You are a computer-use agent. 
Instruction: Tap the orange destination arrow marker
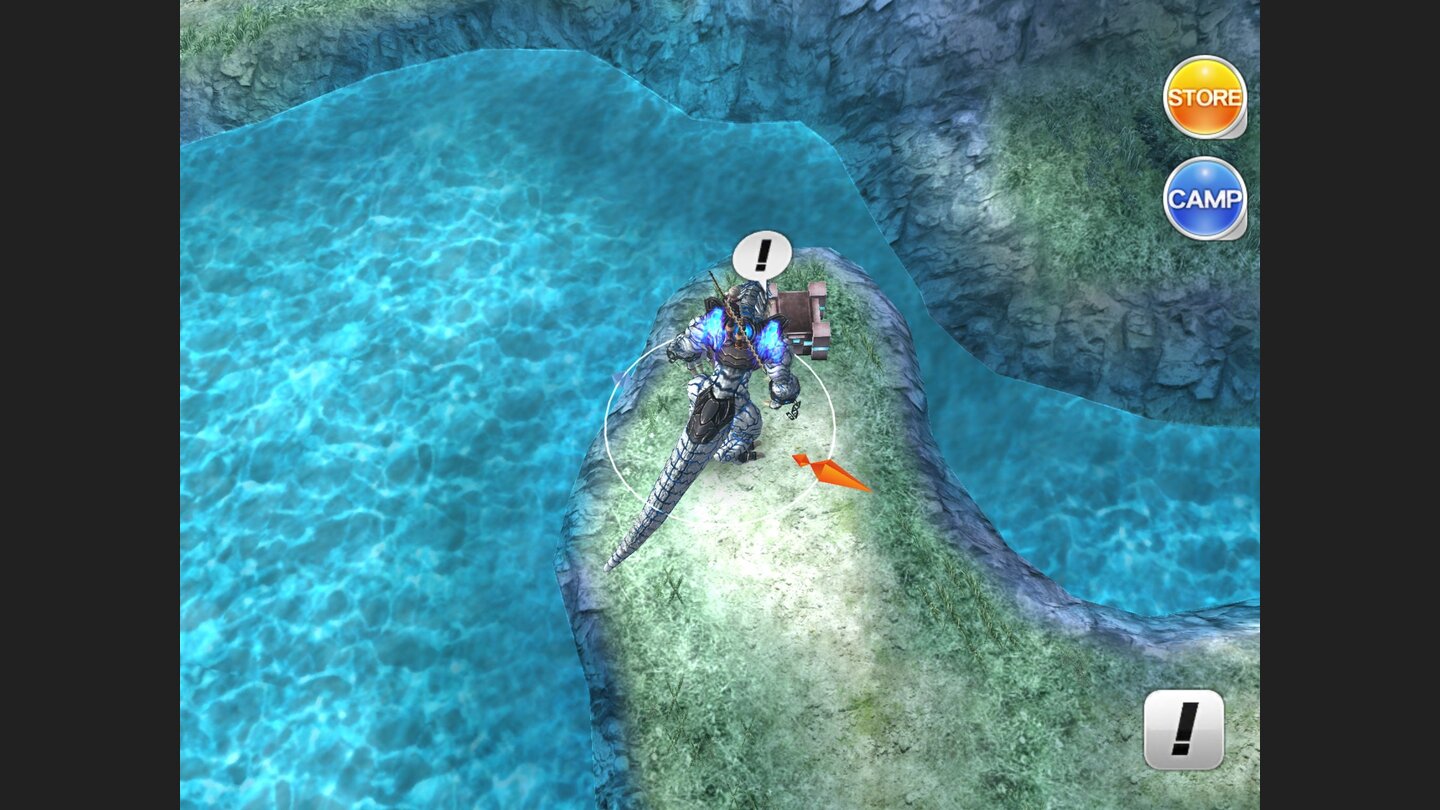tap(830, 470)
